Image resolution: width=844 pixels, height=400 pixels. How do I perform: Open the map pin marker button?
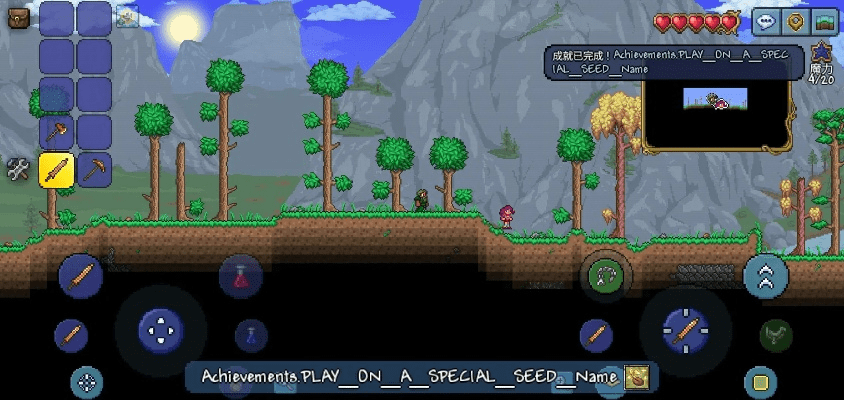[796, 21]
